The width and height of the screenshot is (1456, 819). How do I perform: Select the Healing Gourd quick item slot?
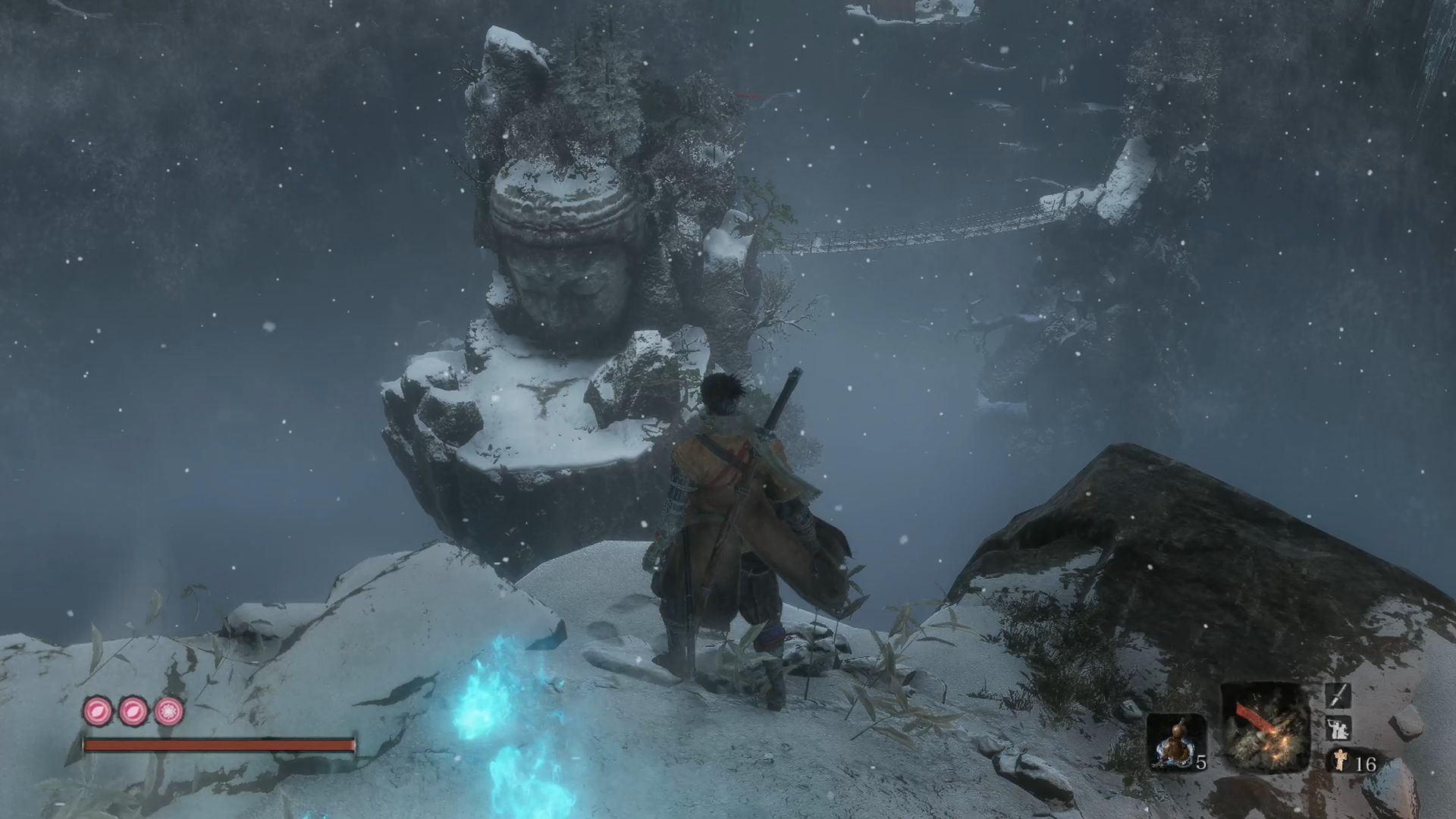(x=1175, y=742)
